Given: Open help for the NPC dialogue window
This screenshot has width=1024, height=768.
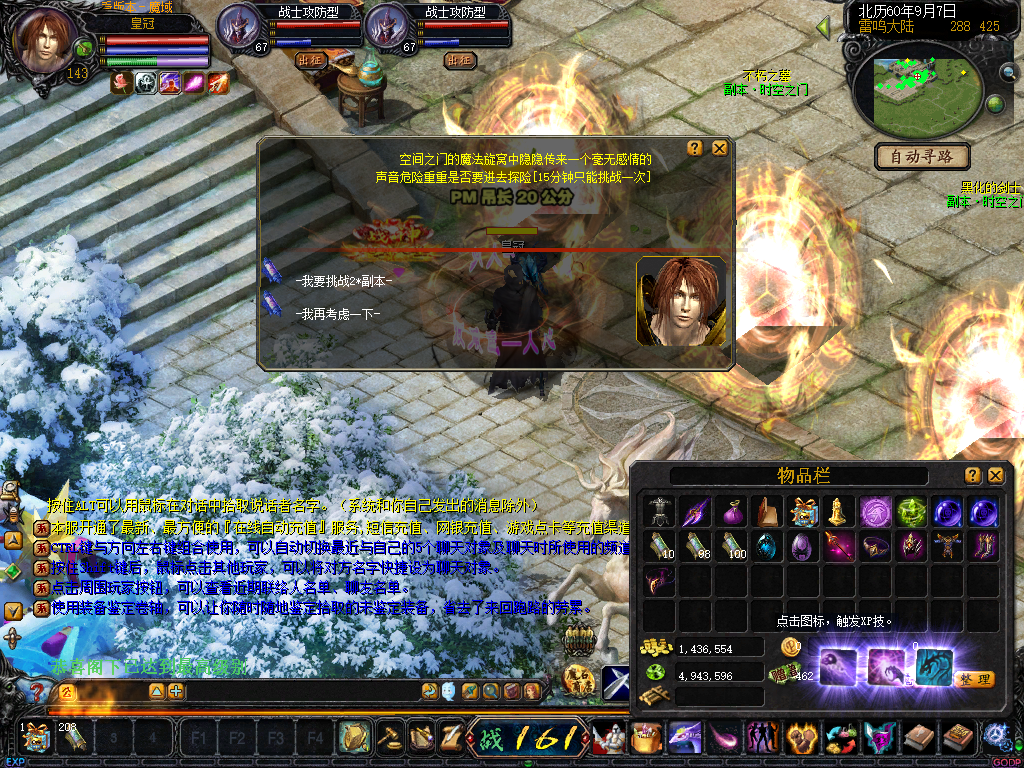Looking at the screenshot, I should pos(695,148).
